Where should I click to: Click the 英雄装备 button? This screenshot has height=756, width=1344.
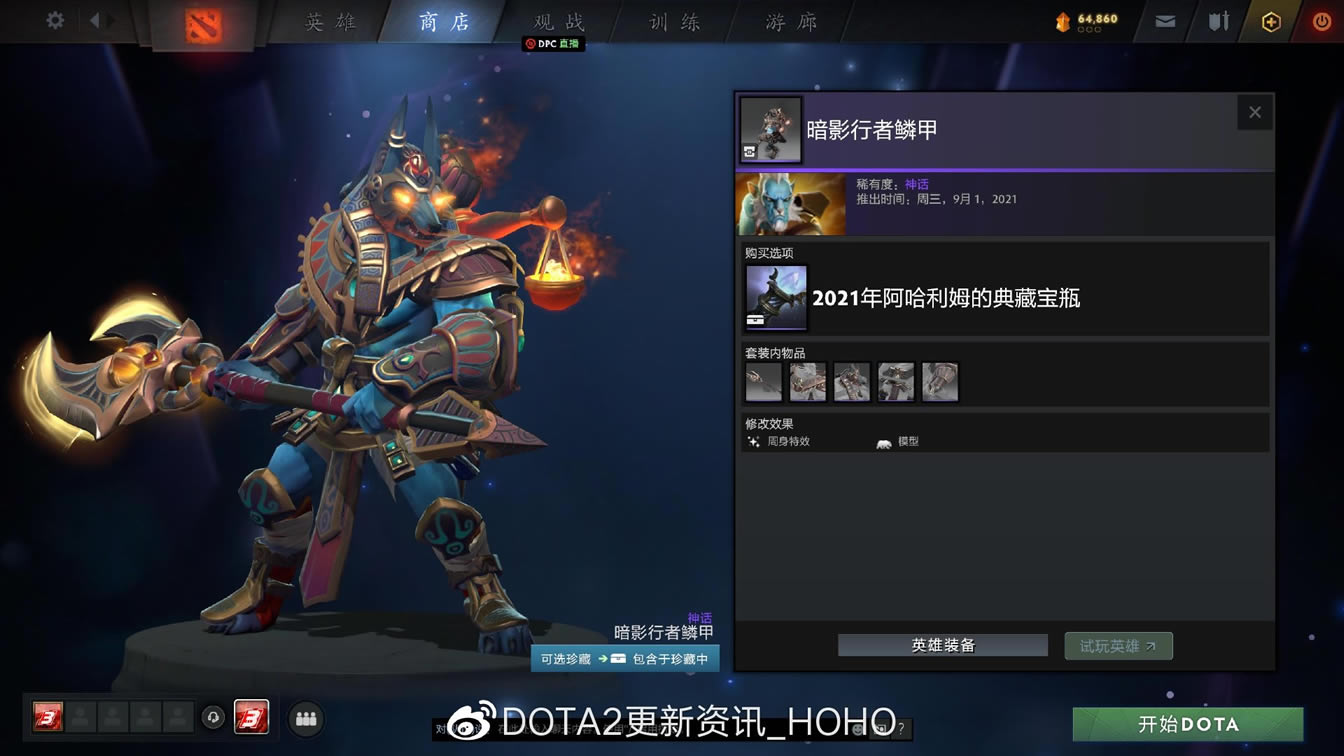pyautogui.click(x=941, y=645)
